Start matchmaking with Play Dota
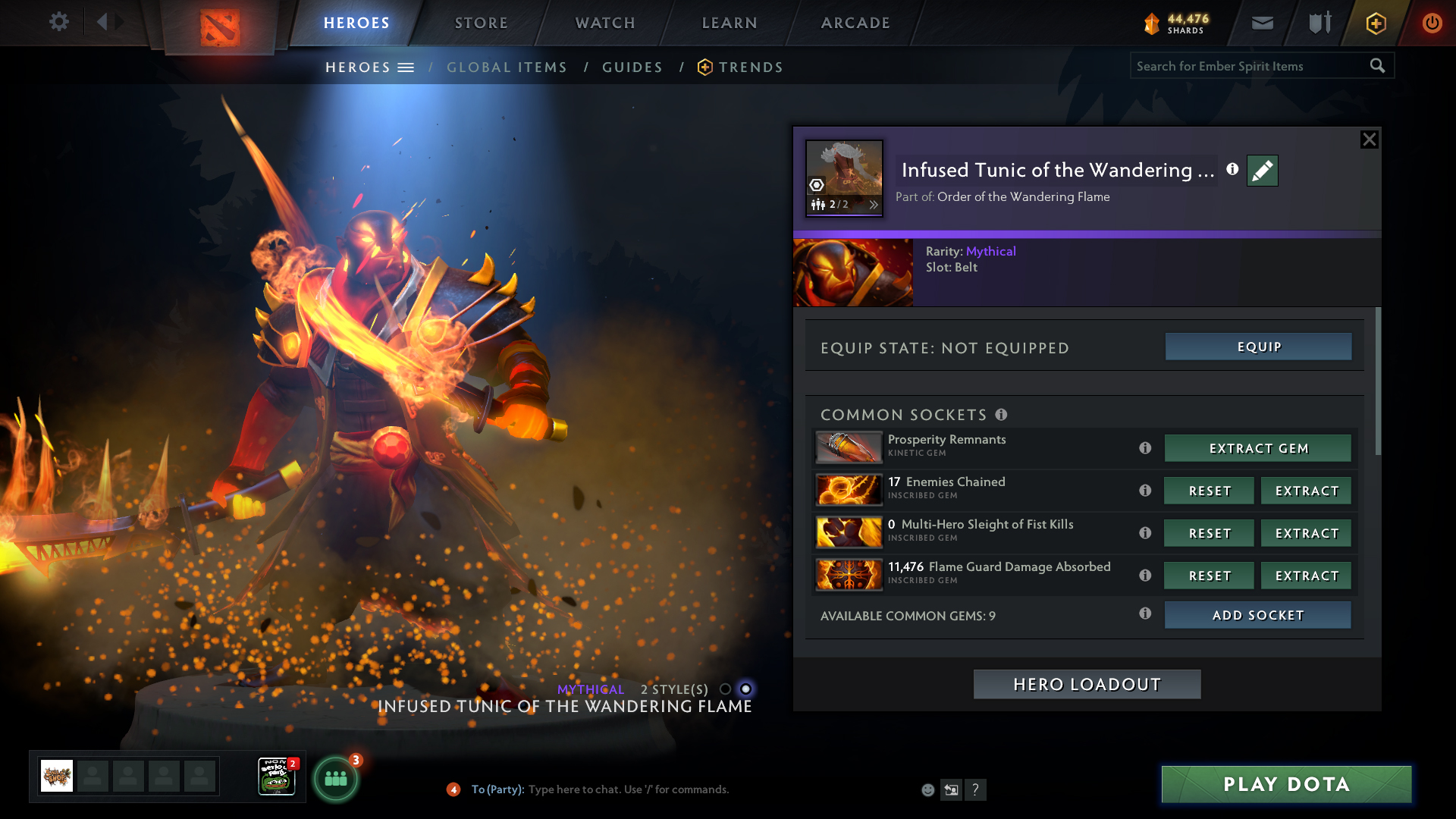The width and height of the screenshot is (1456, 819). (1286, 784)
